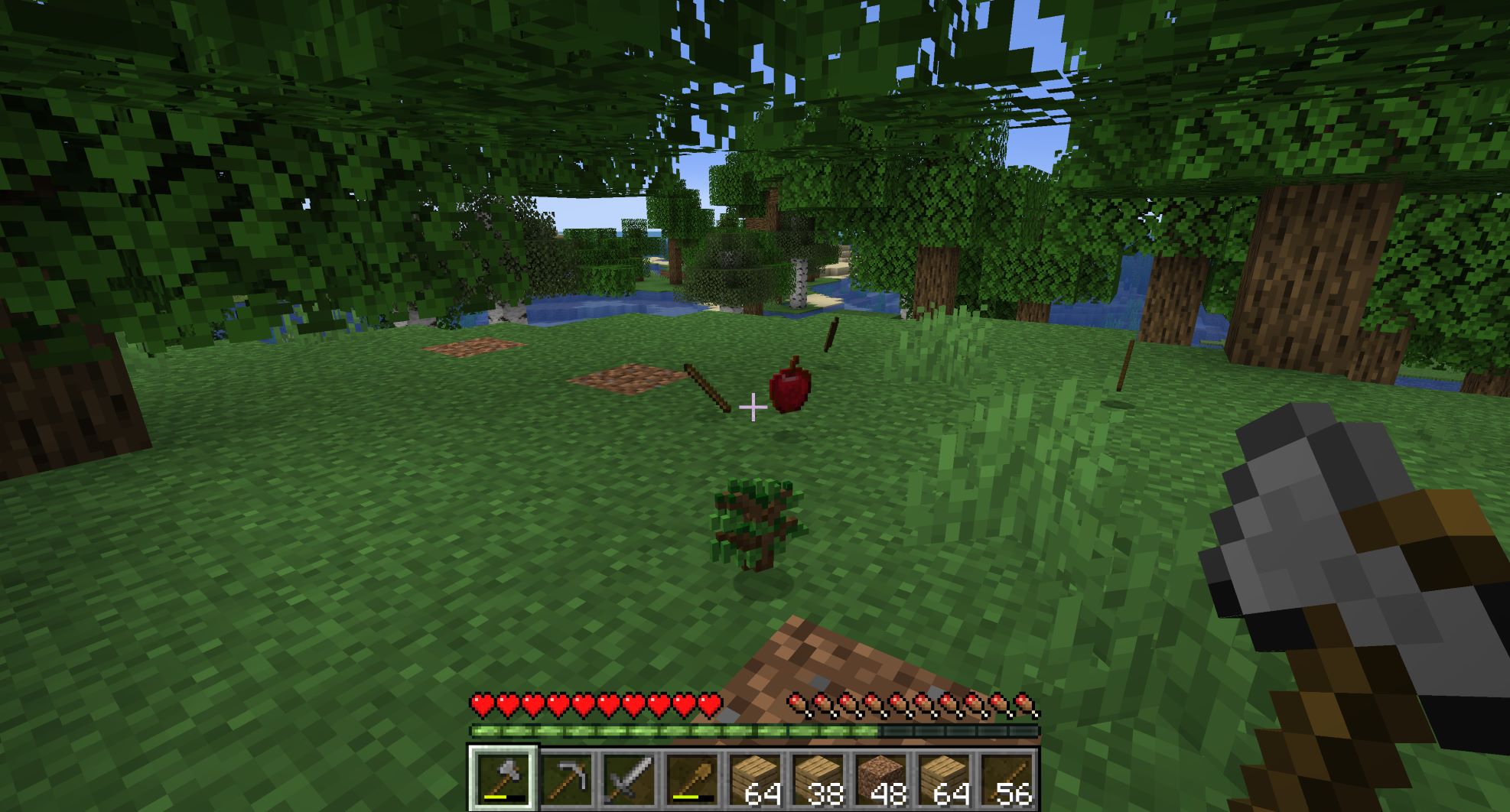
Task: Select the stone axe hotbar slot
Action: point(503,779)
